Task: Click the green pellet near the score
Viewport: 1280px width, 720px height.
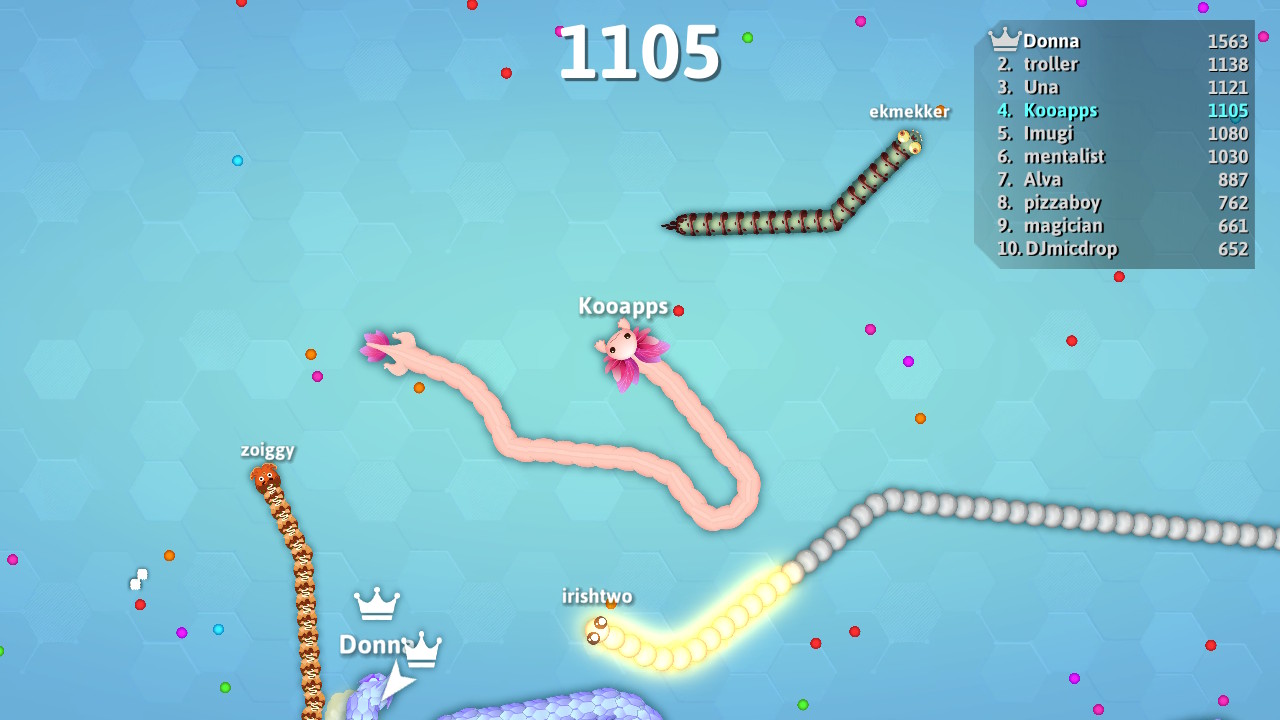Action: (746, 36)
